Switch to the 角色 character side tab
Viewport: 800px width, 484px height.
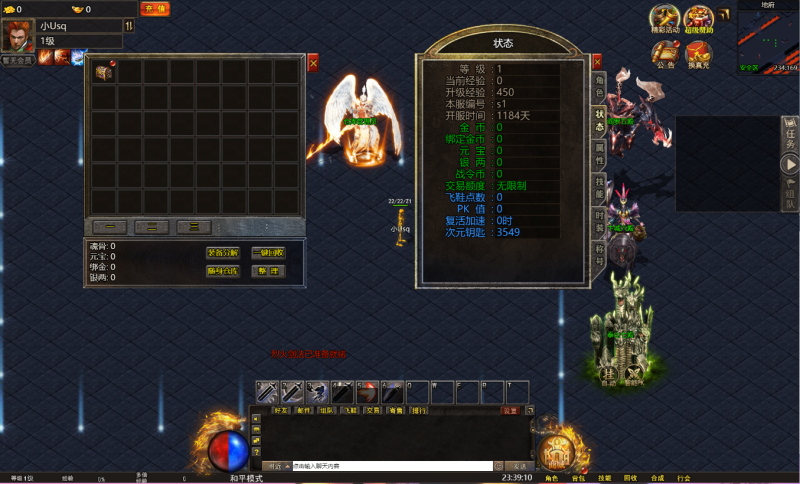tap(599, 86)
